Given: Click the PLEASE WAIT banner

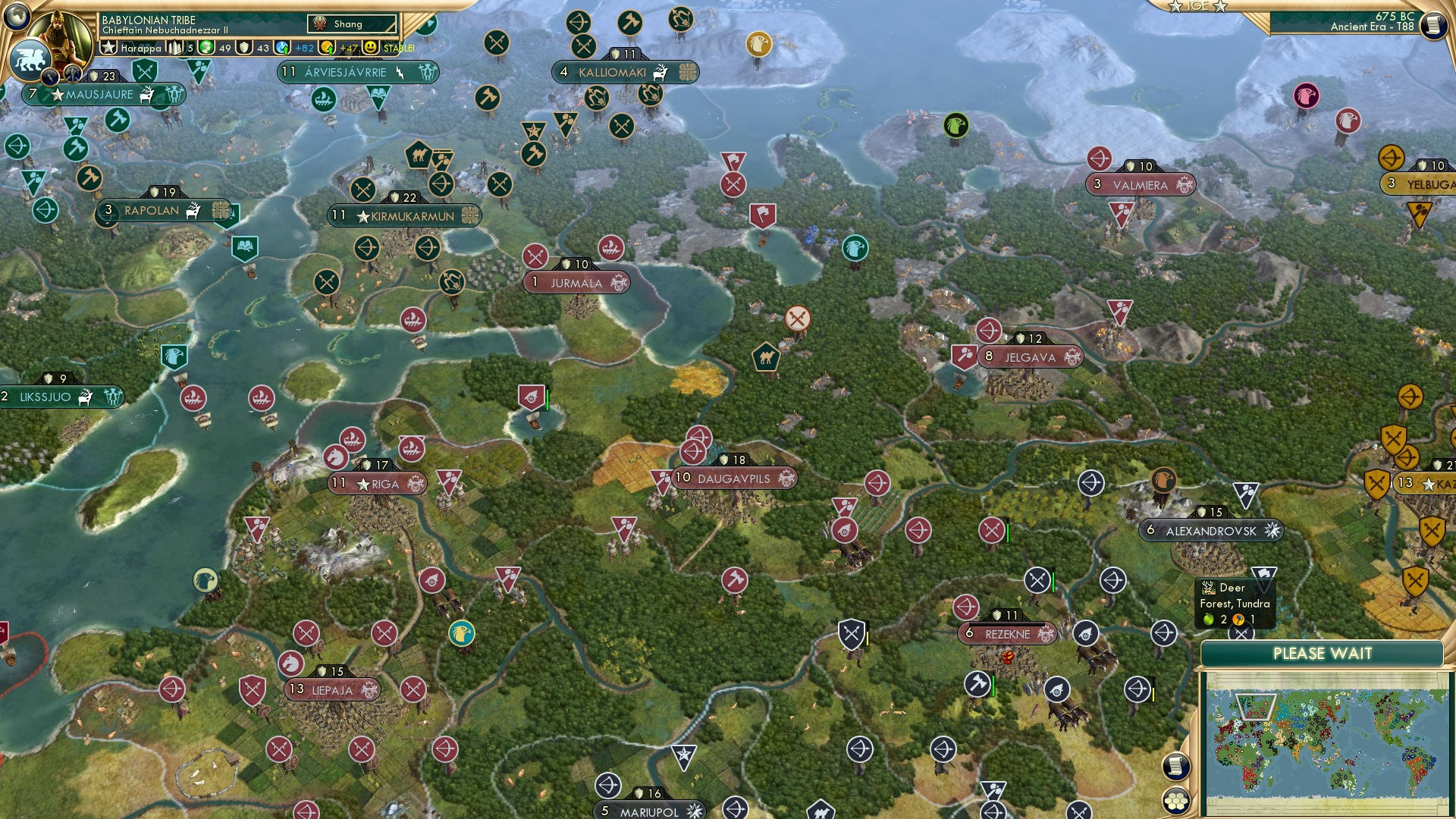Looking at the screenshot, I should pyautogui.click(x=1325, y=653).
